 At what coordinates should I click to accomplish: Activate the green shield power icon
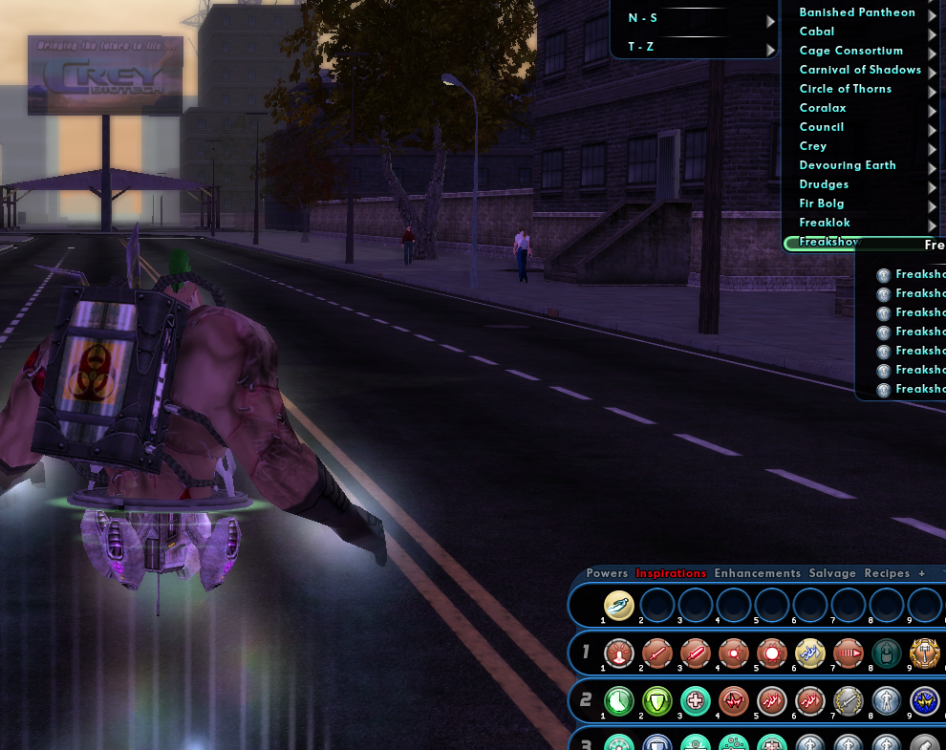657,701
